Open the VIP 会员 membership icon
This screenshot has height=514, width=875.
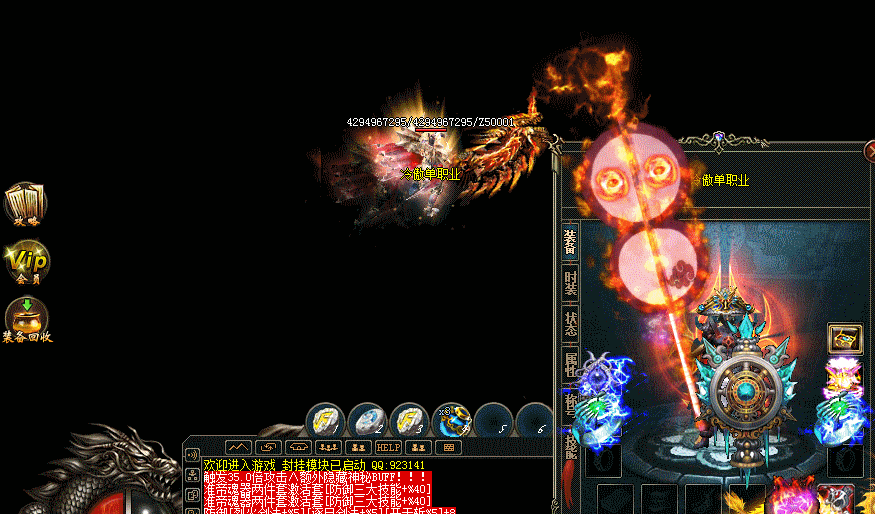tap(26, 261)
